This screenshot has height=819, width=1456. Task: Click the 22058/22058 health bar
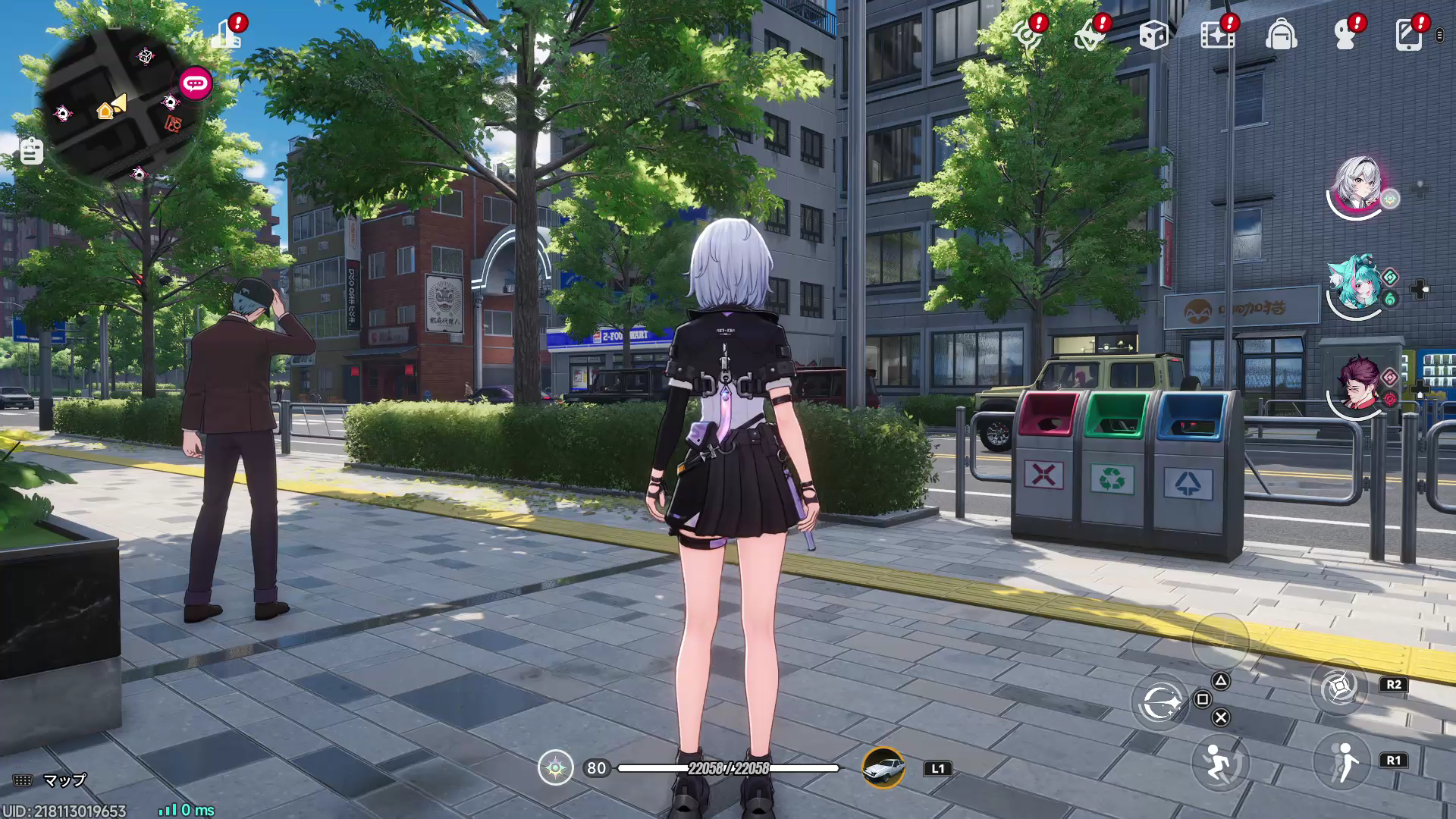point(730,767)
